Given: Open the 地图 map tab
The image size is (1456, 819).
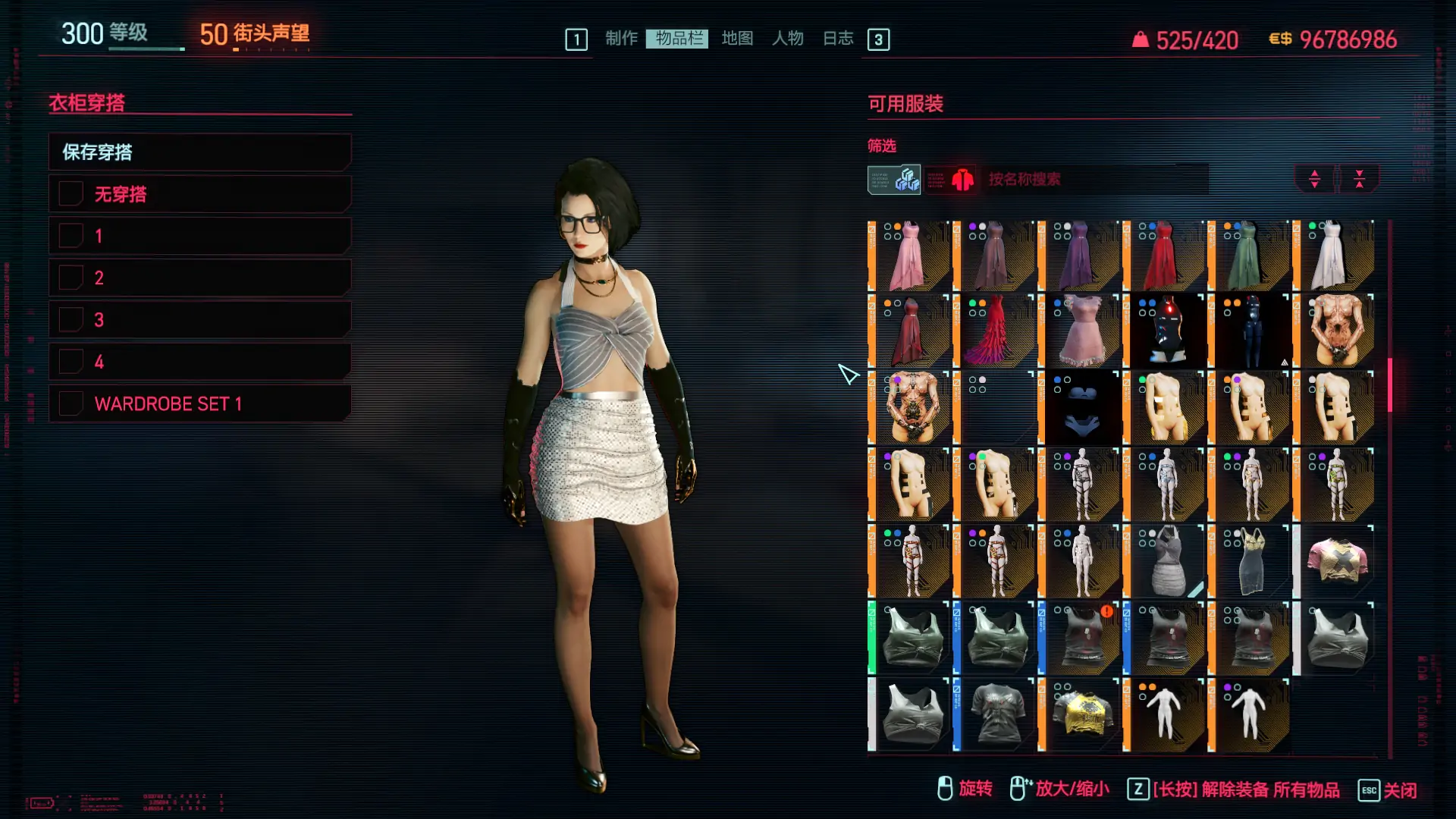Looking at the screenshot, I should point(736,39).
